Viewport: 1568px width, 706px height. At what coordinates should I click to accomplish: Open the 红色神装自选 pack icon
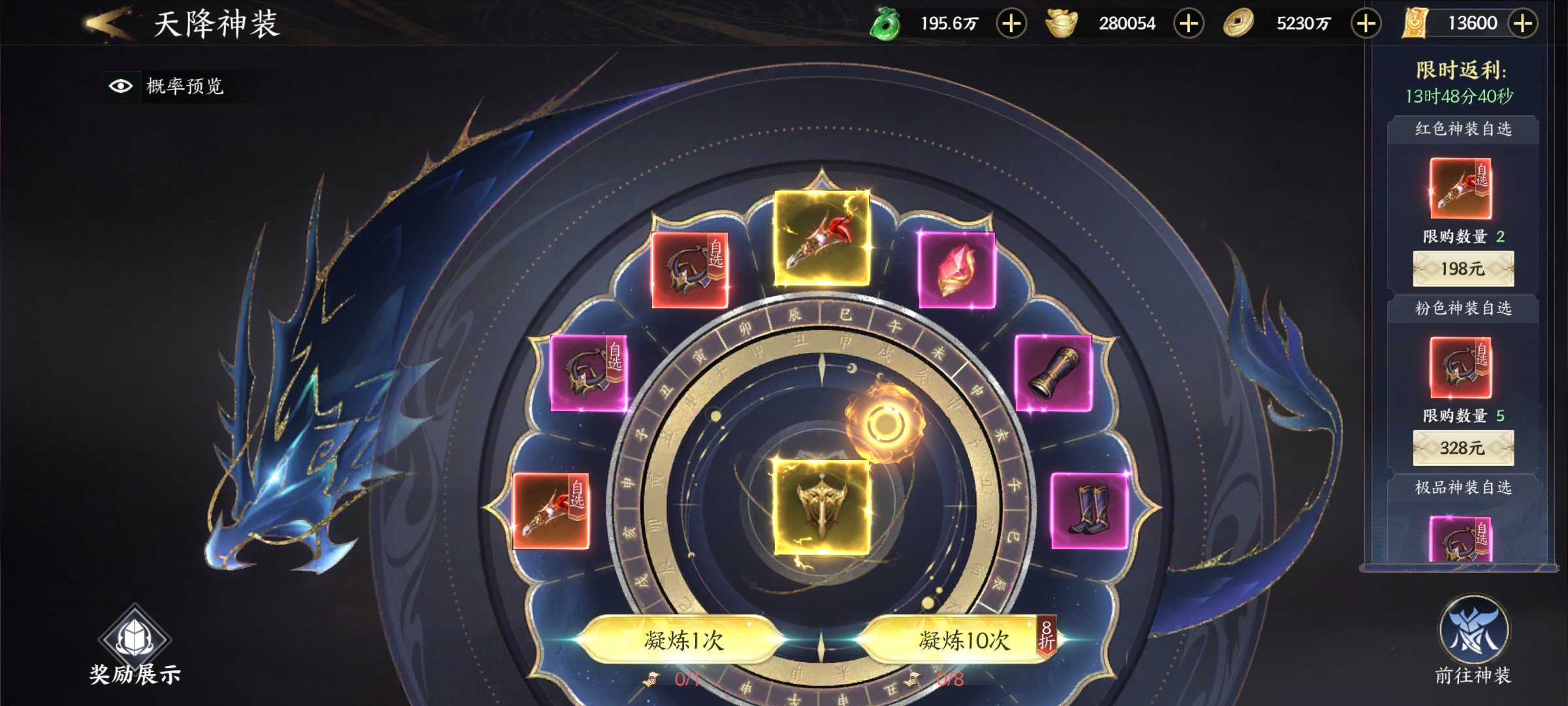coord(1461,188)
